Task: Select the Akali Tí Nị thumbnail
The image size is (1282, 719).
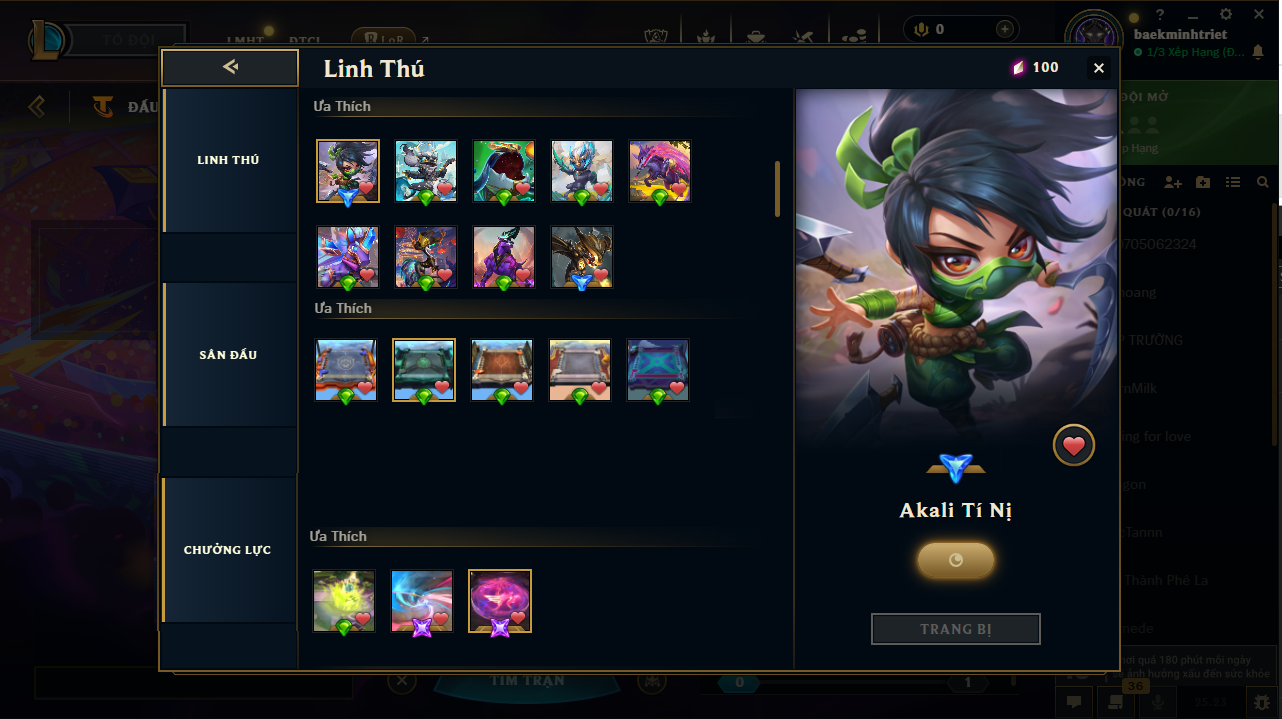Action: click(347, 170)
